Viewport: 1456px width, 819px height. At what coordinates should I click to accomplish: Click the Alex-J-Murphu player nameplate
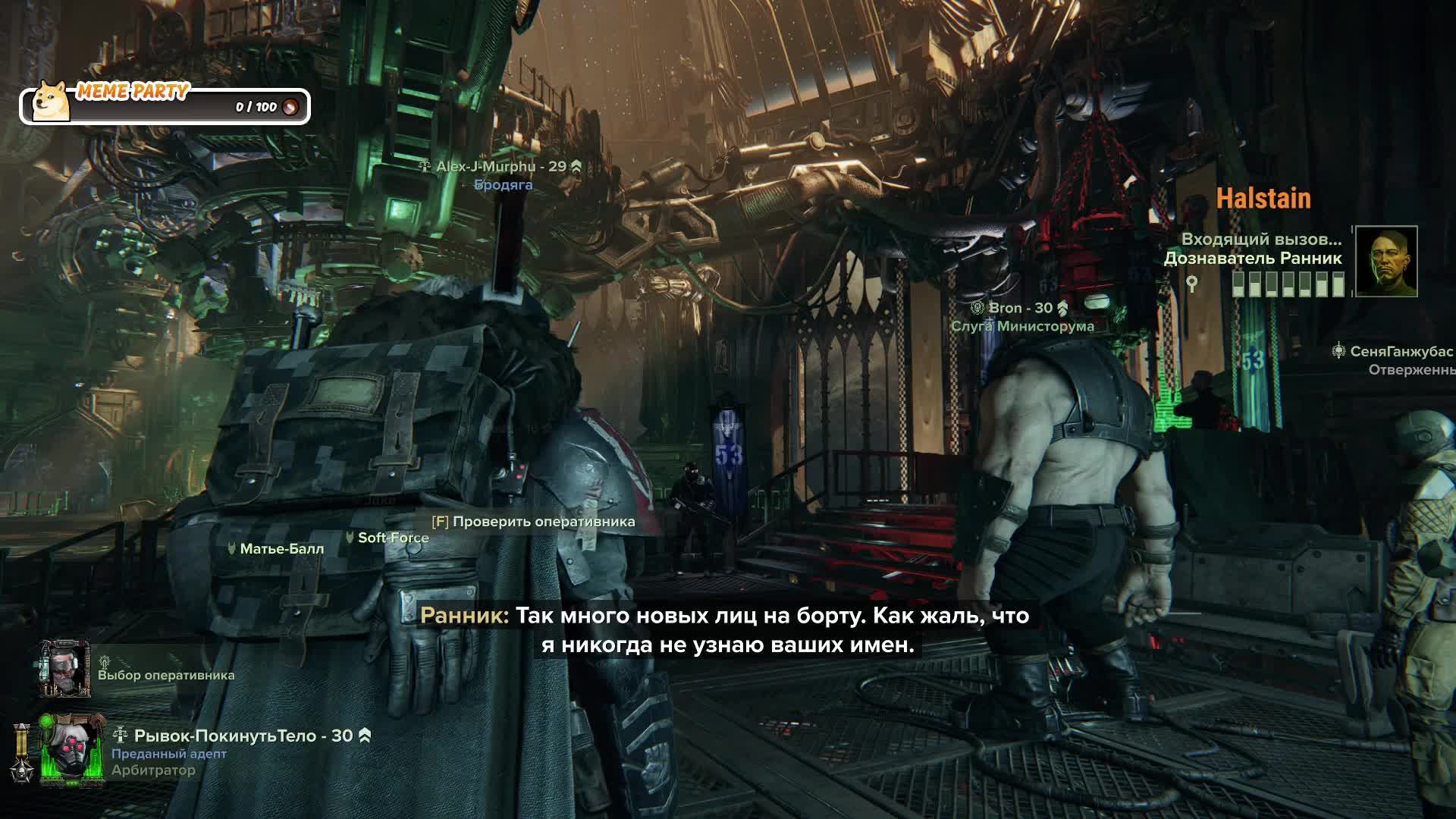pos(500,167)
